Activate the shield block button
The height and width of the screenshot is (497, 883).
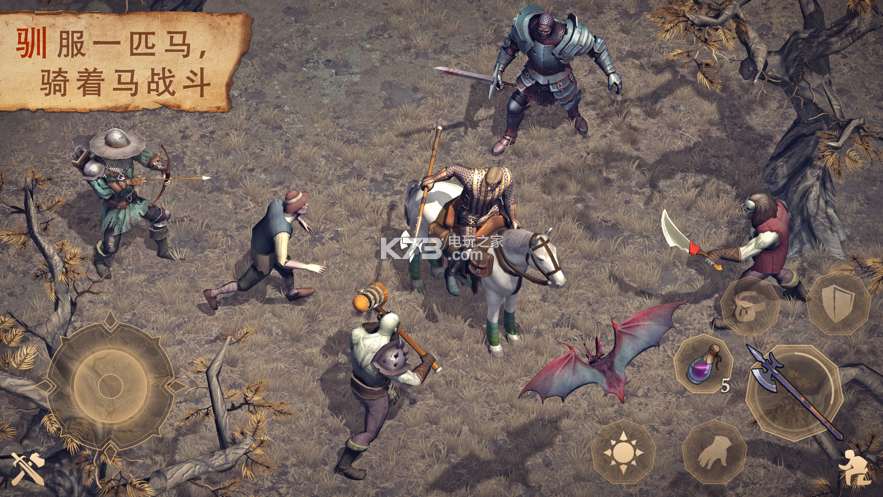[x=837, y=301]
